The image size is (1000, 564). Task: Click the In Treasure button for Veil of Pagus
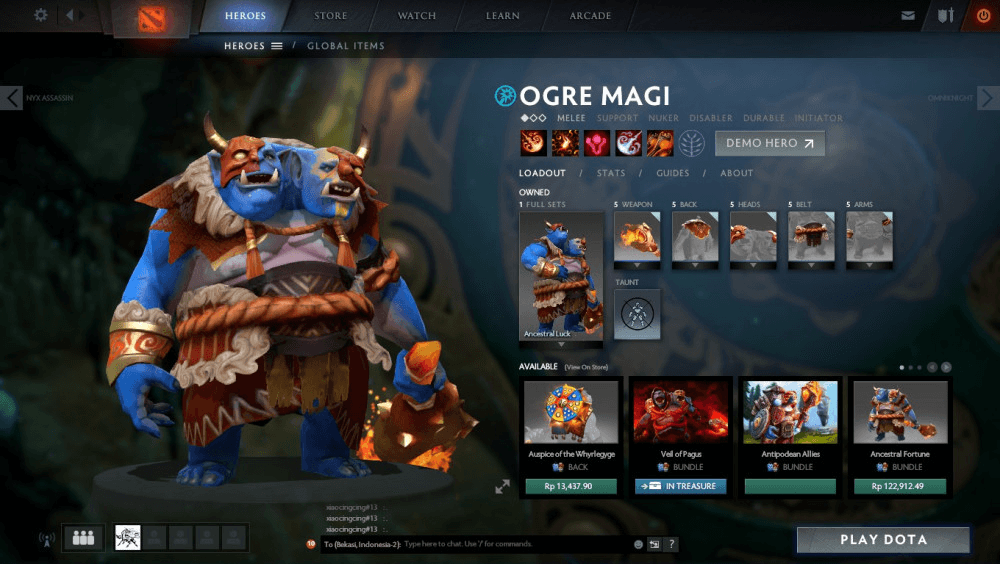coord(680,487)
